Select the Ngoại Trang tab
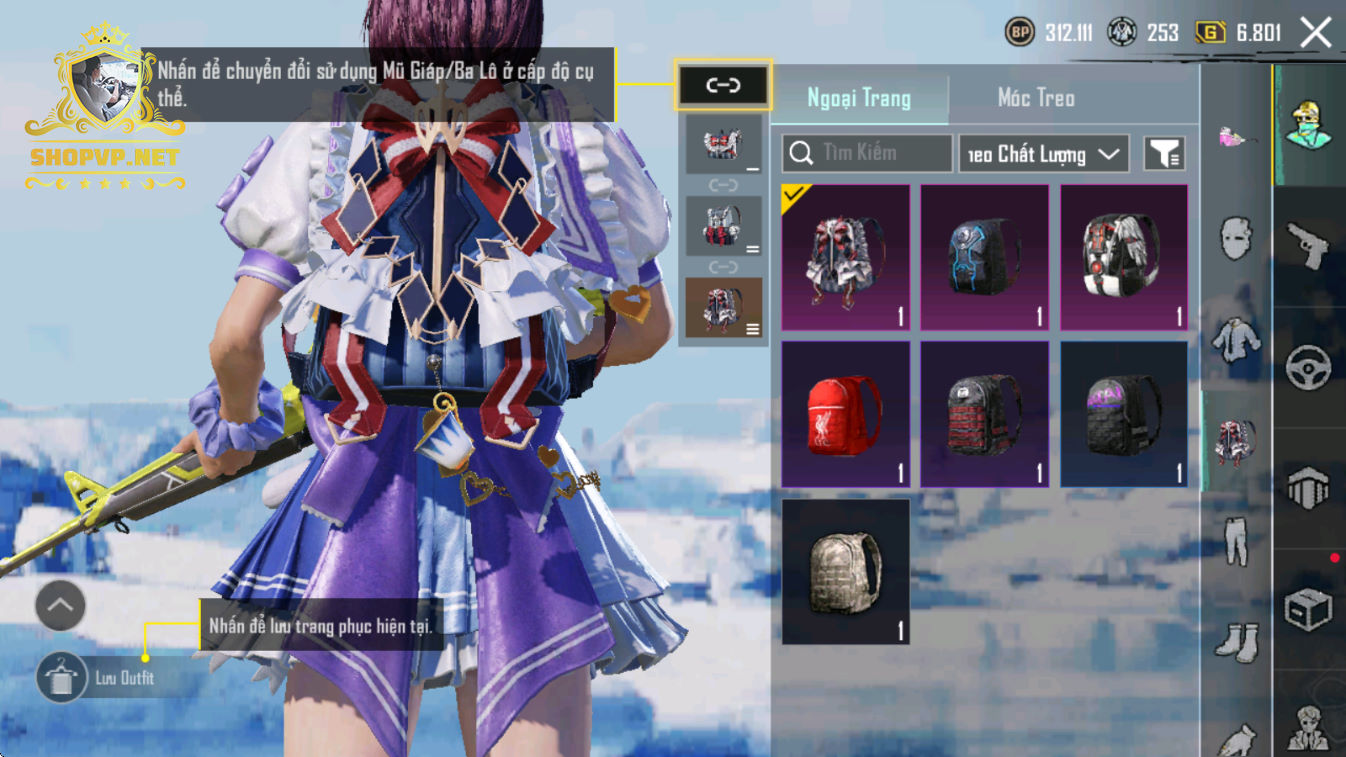Screen dimensions: 1346x757 pos(859,98)
